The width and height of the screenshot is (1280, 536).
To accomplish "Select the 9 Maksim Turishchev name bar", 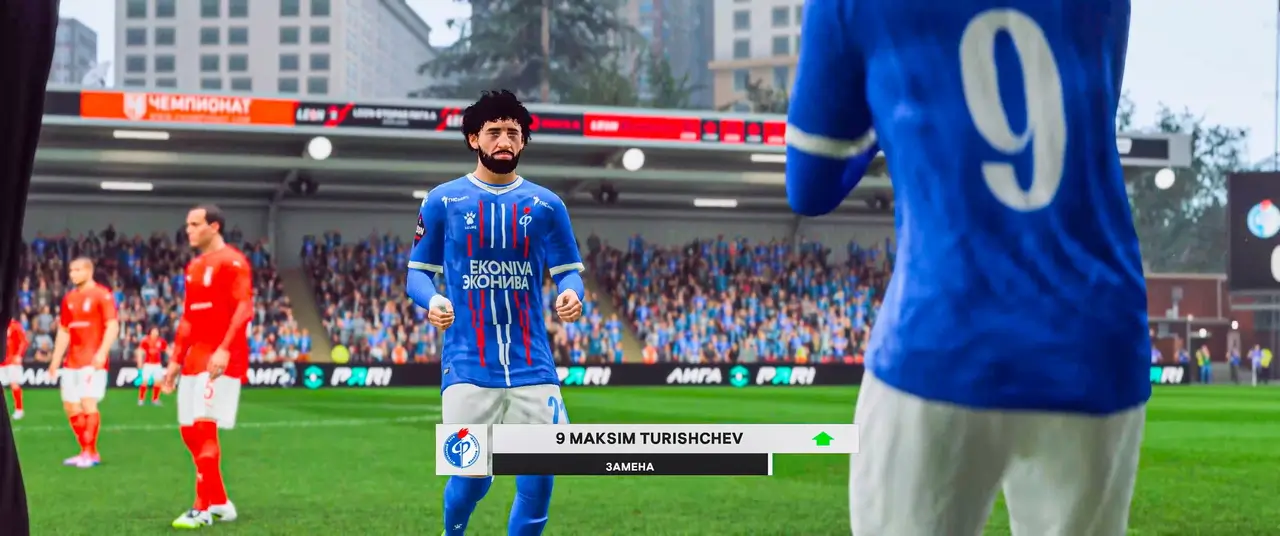I will [x=650, y=438].
